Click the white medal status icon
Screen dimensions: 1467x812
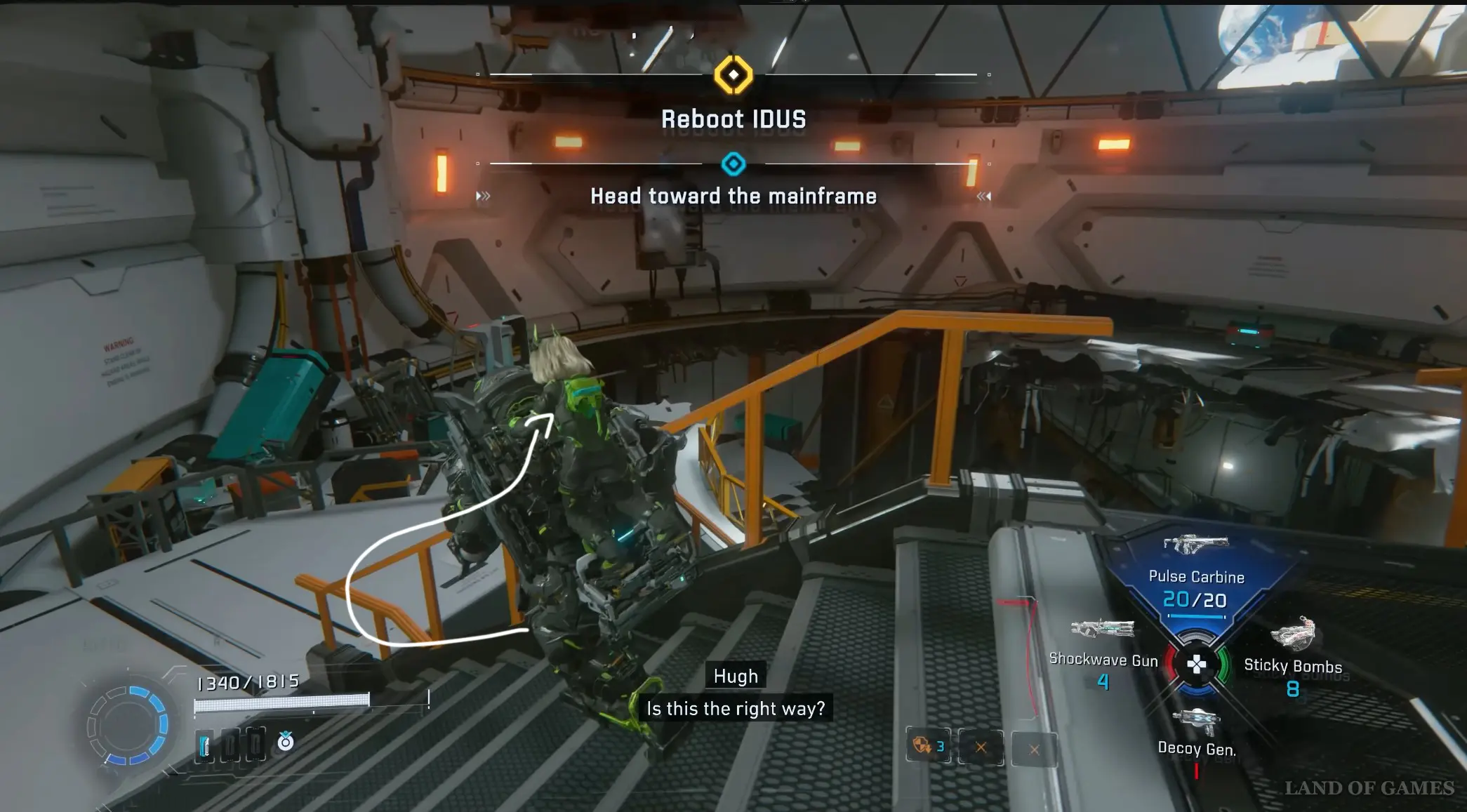pos(286,741)
